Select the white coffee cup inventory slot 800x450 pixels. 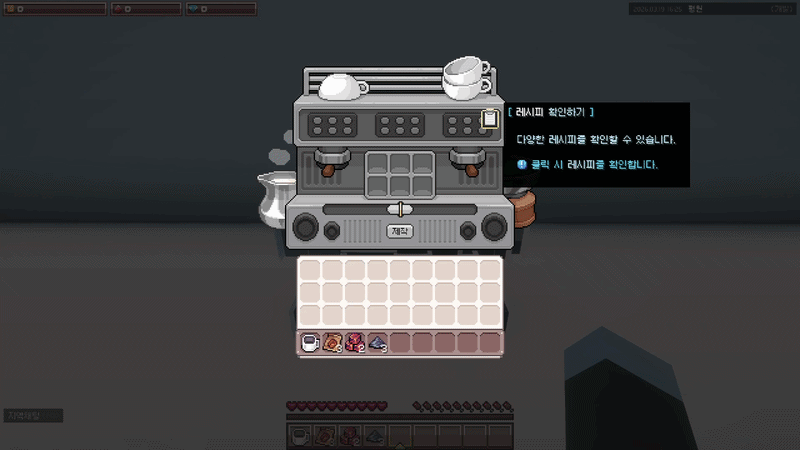(x=310, y=343)
